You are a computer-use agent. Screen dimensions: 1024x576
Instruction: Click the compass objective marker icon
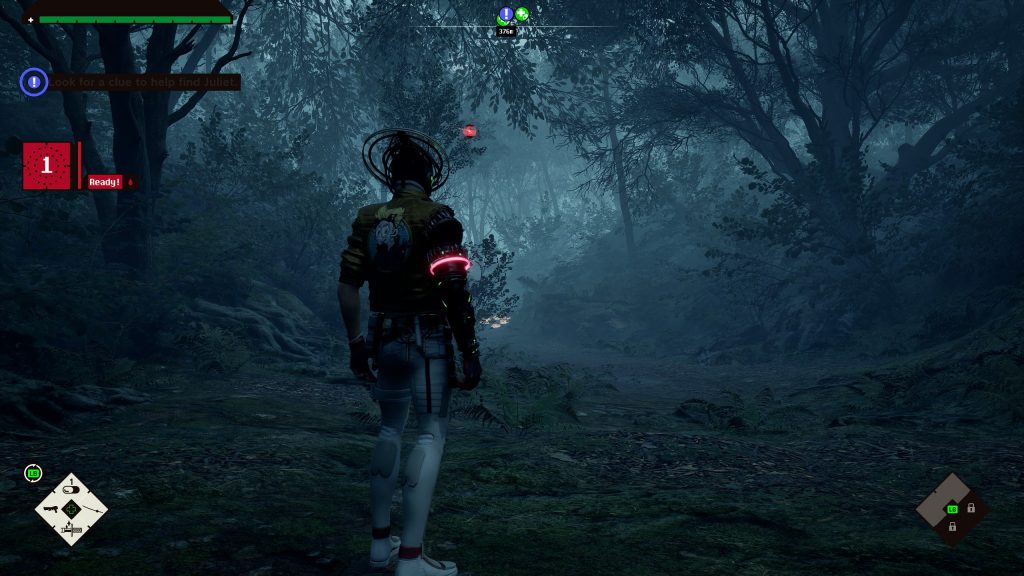pyautogui.click(x=506, y=14)
